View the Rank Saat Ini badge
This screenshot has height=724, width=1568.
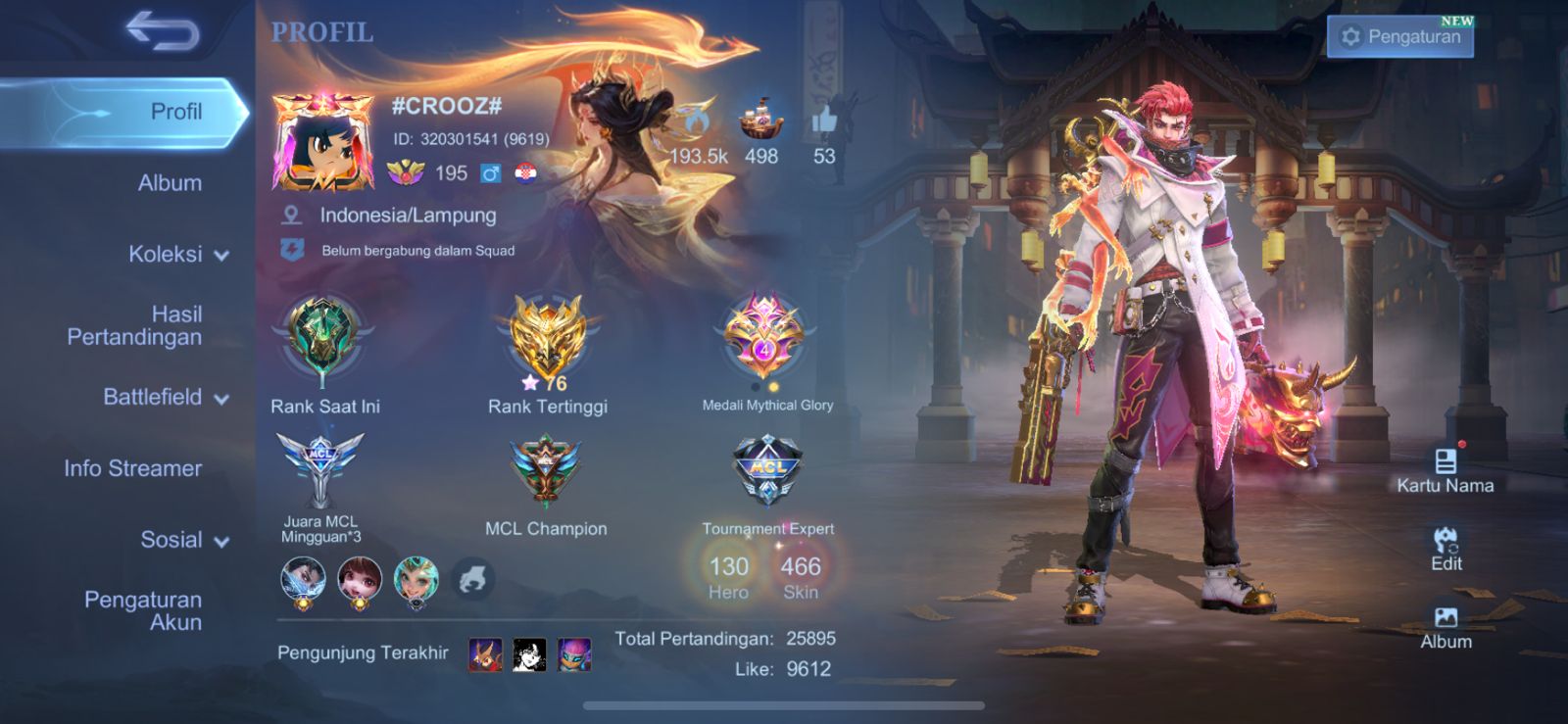coord(323,338)
